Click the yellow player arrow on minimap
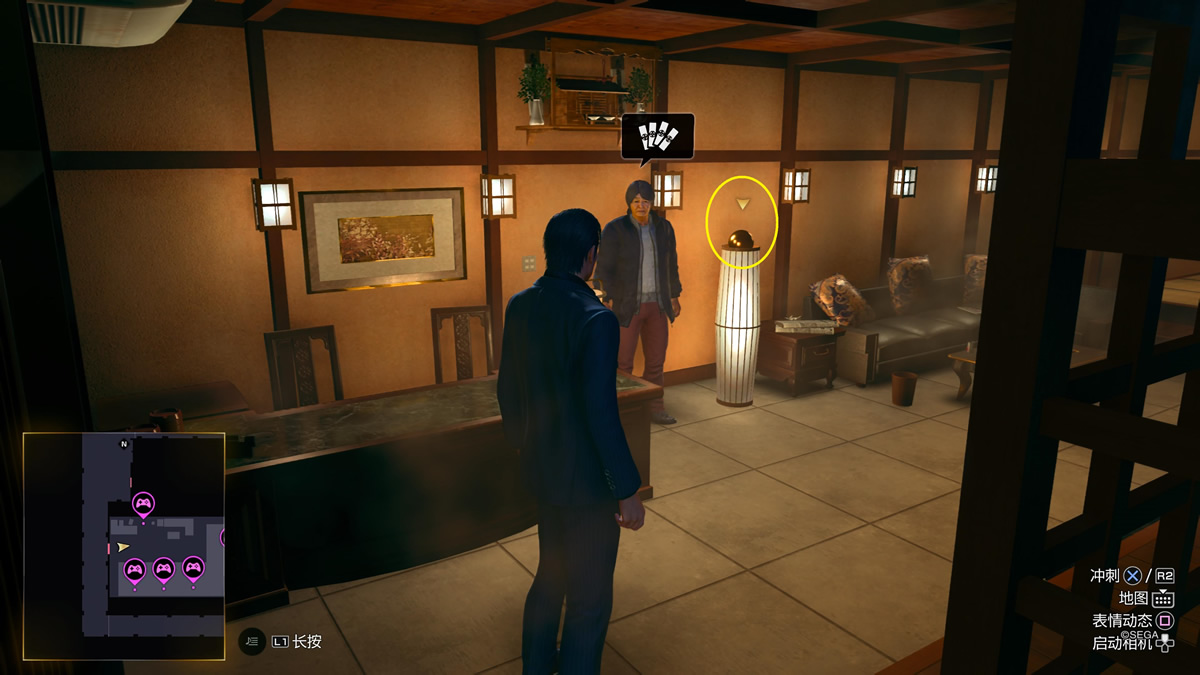Viewport: 1200px width, 675px height. click(123, 547)
